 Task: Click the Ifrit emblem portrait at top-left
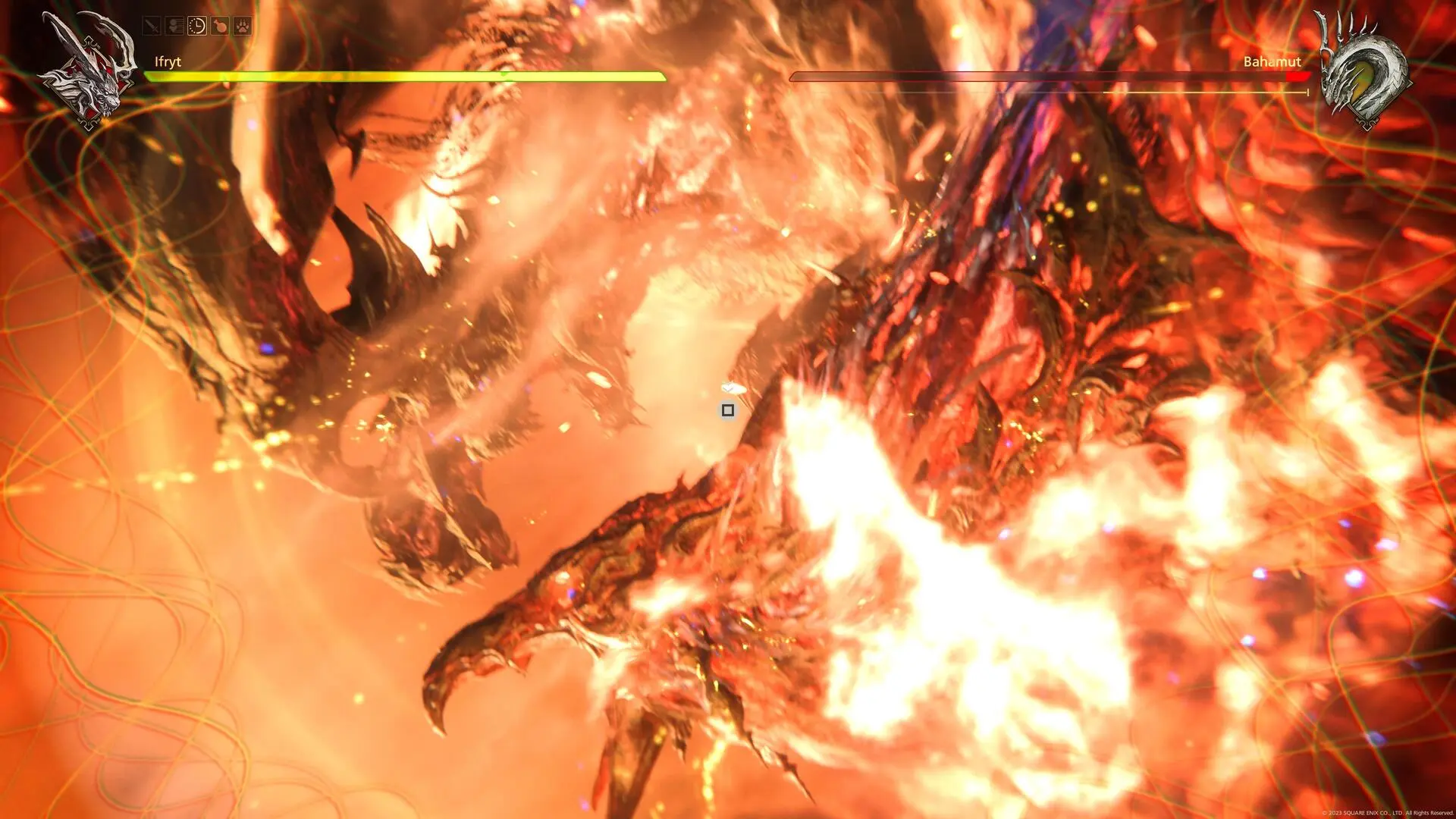point(91,68)
